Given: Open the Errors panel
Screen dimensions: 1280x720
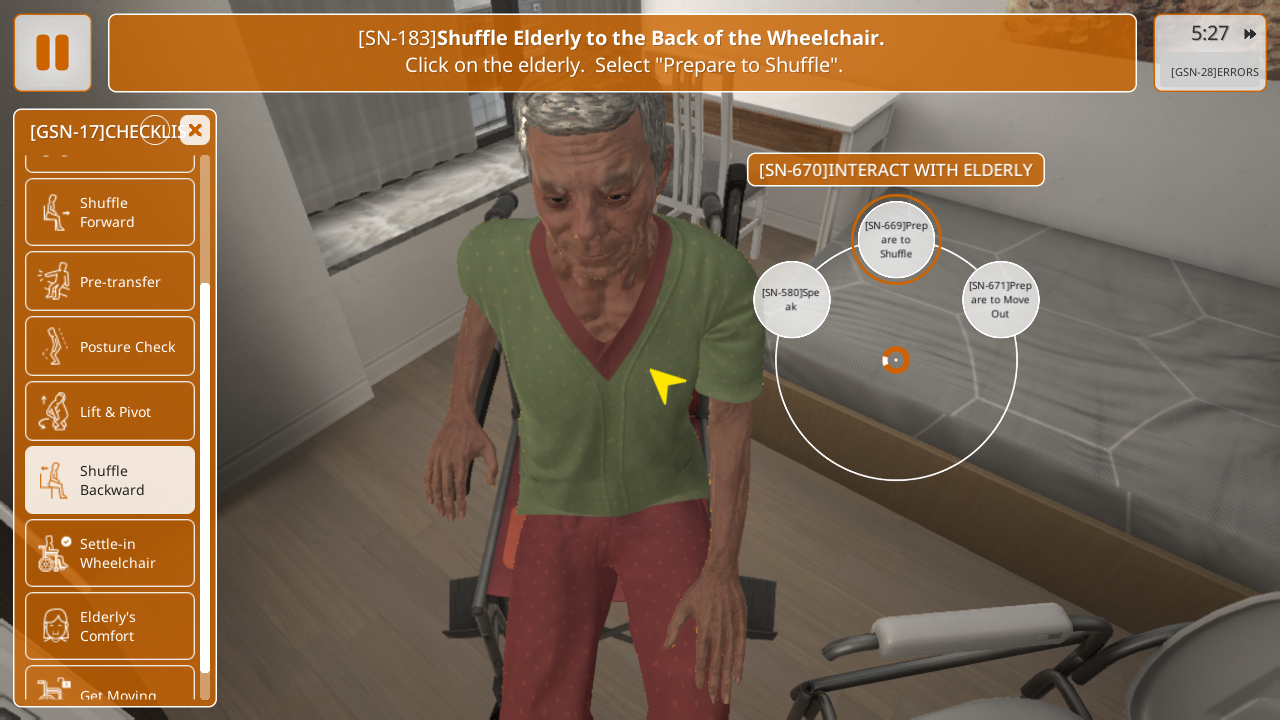Looking at the screenshot, I should pos(1214,72).
